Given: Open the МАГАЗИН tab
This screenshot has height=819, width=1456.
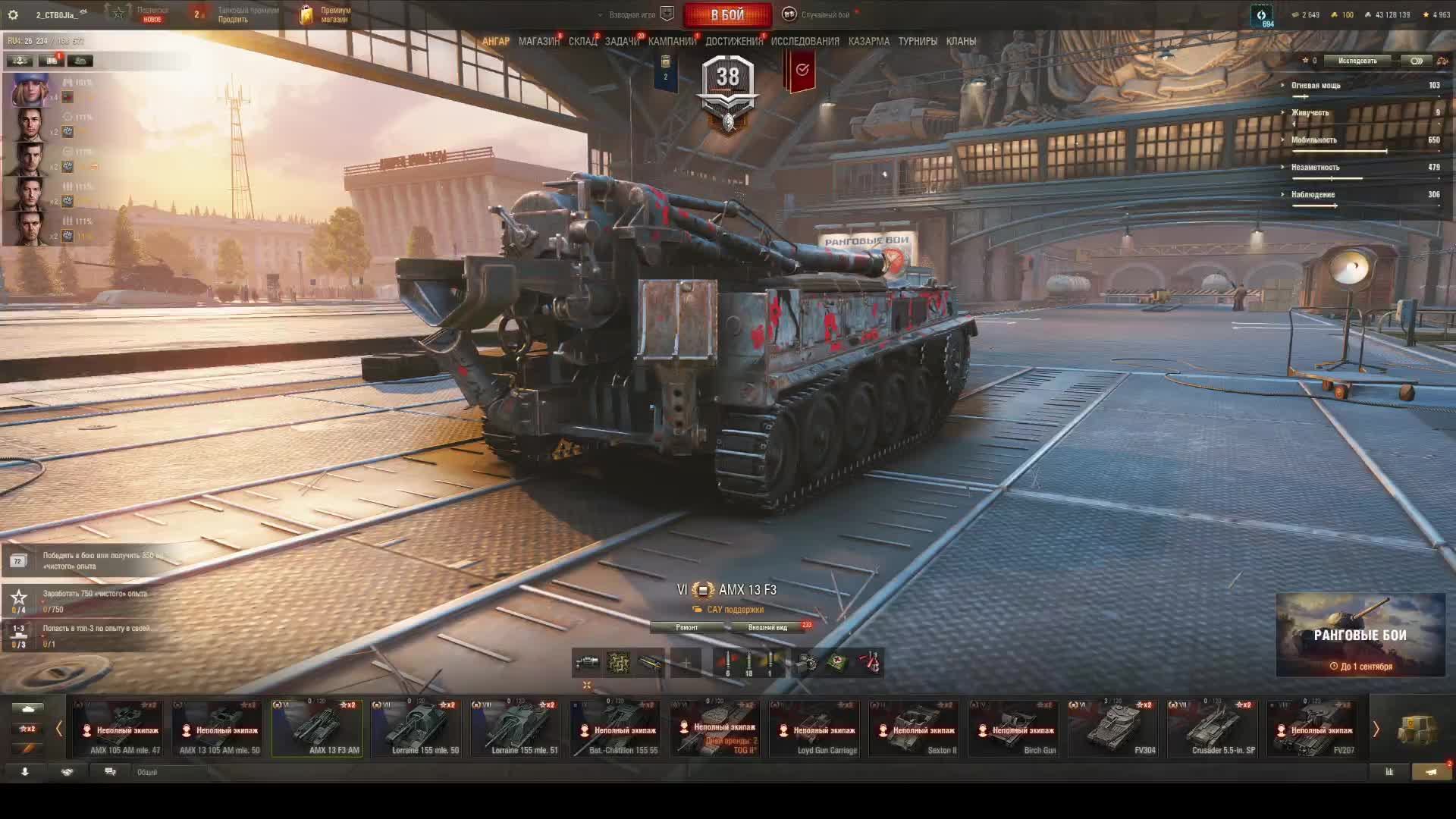Looking at the screenshot, I should click(x=538, y=41).
